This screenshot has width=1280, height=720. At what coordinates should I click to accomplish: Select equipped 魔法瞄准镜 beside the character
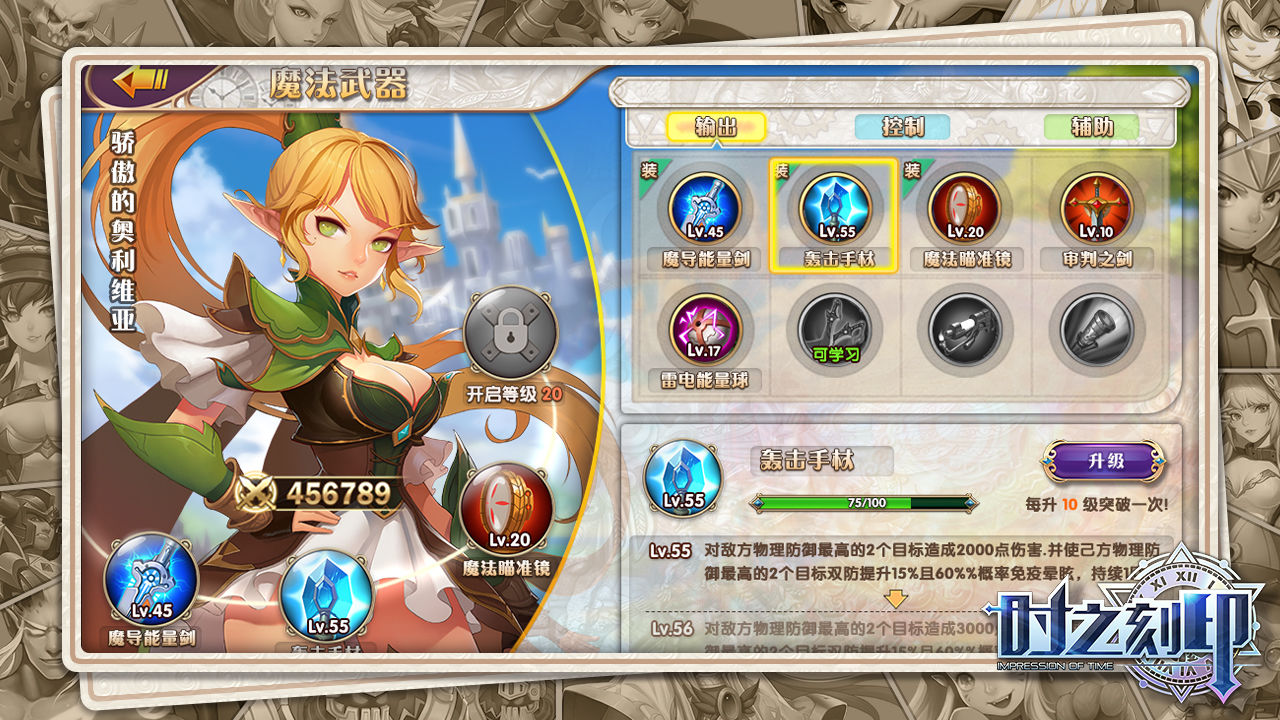tap(509, 512)
